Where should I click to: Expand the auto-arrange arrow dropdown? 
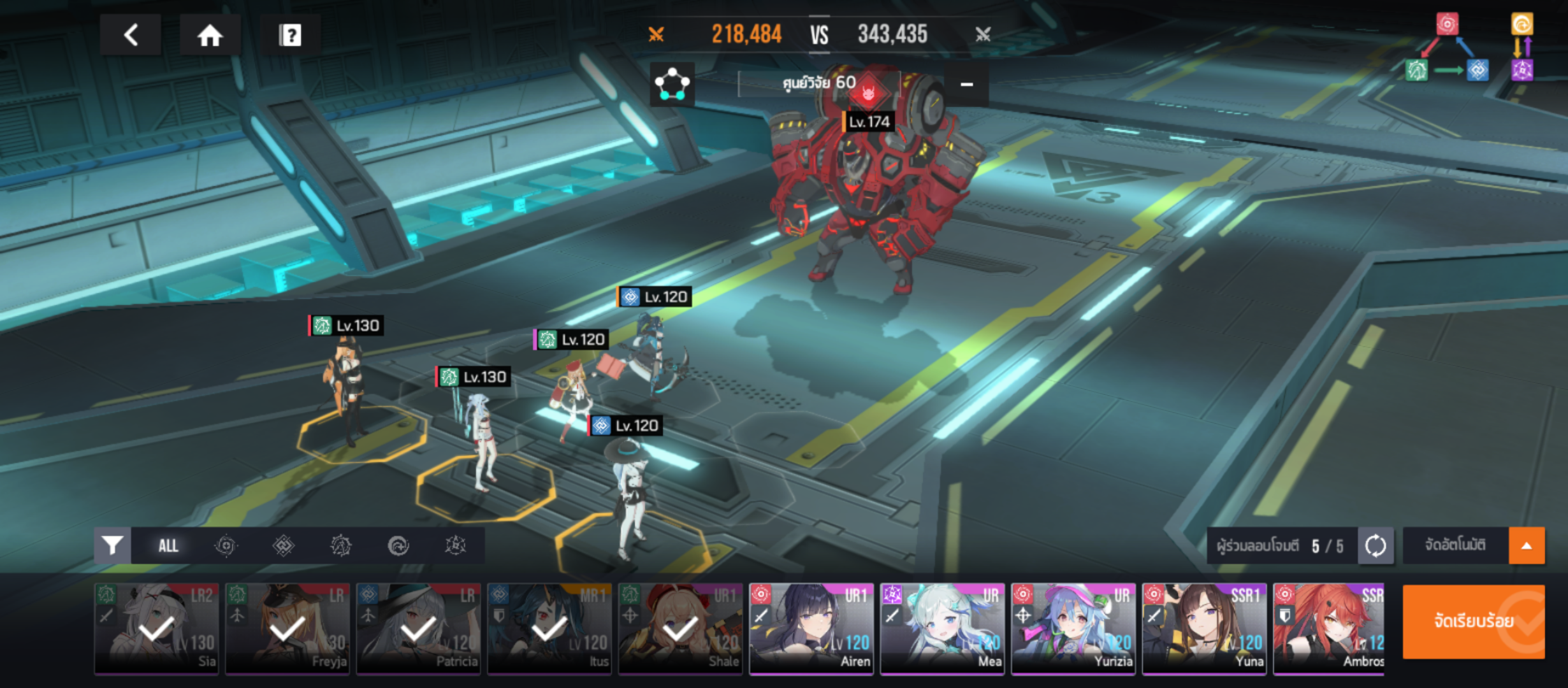pyautogui.click(x=1527, y=545)
